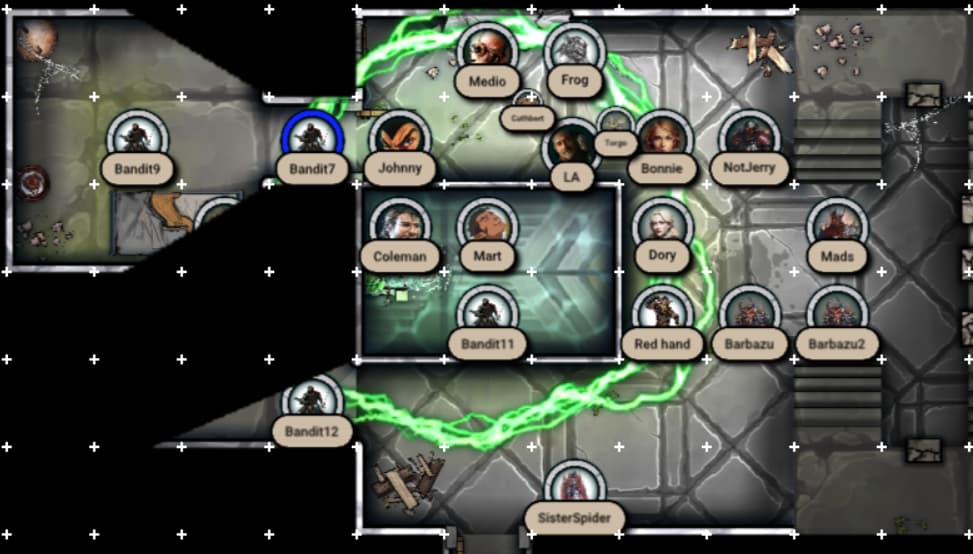Choose the Red hand token
This screenshot has height=554, width=973.
(x=661, y=314)
